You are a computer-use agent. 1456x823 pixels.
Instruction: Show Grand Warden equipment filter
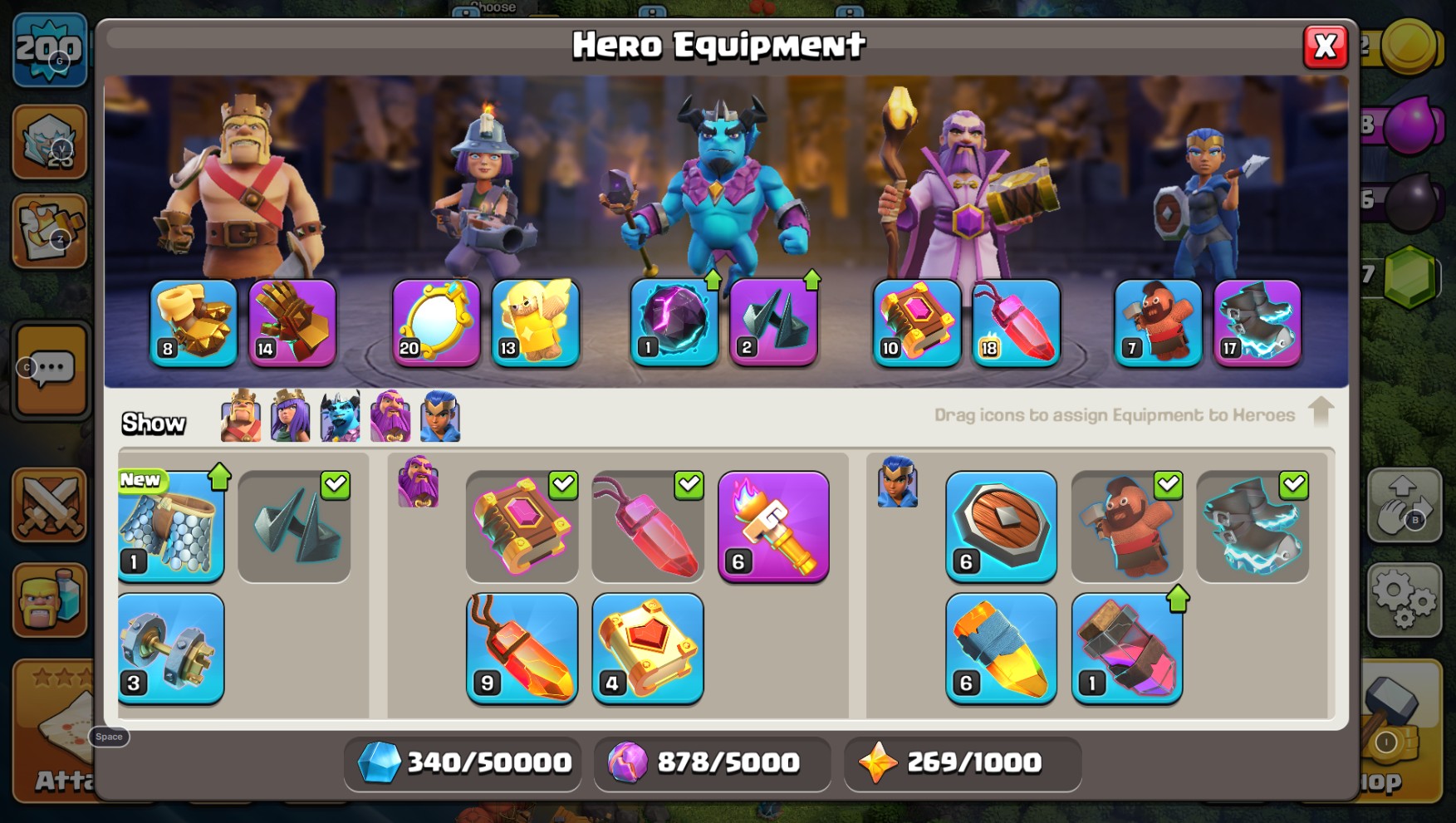click(x=390, y=416)
